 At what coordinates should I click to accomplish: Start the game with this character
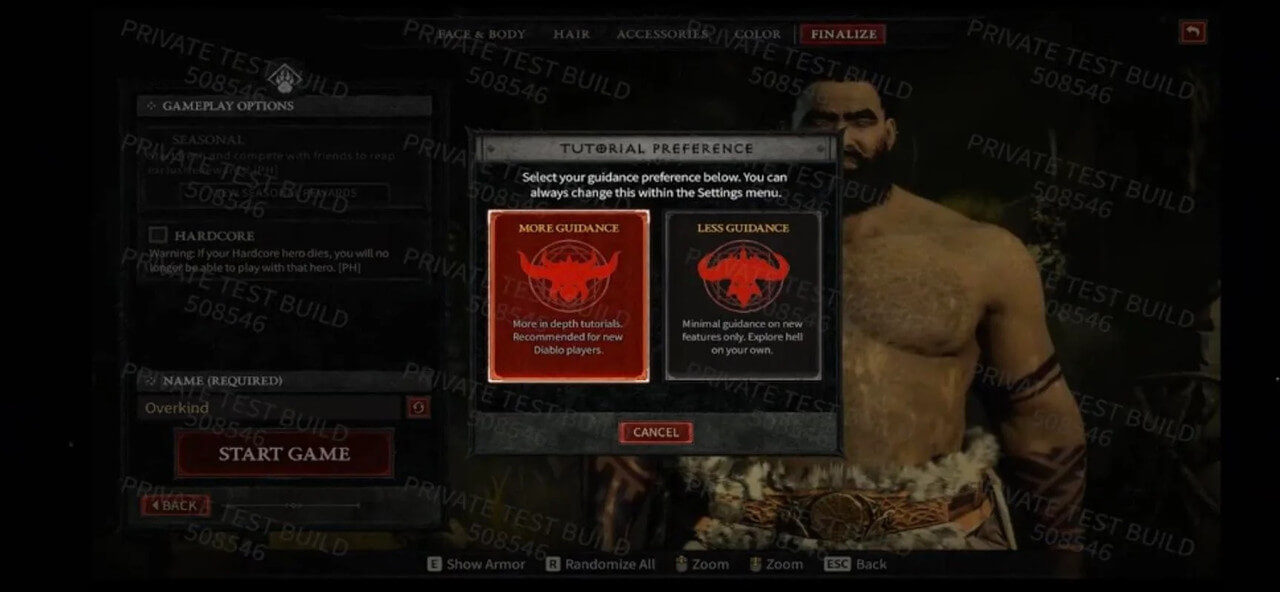[x=285, y=454]
